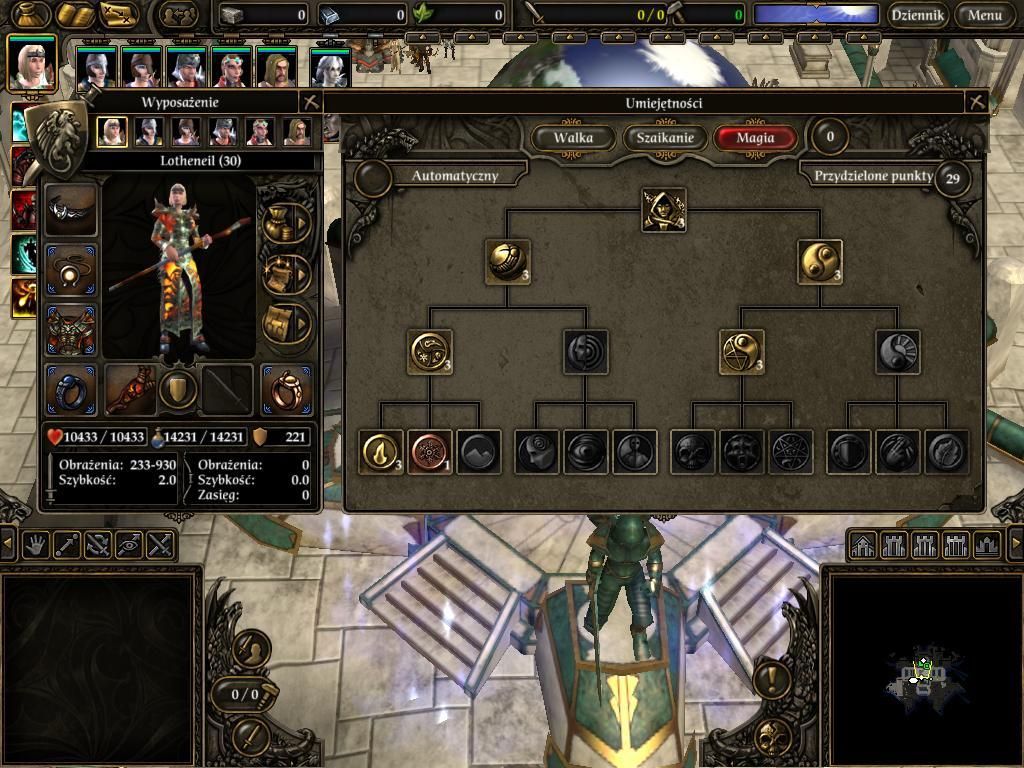The image size is (1024, 768).
Task: Pick the flame skill icon
Action: [382, 452]
